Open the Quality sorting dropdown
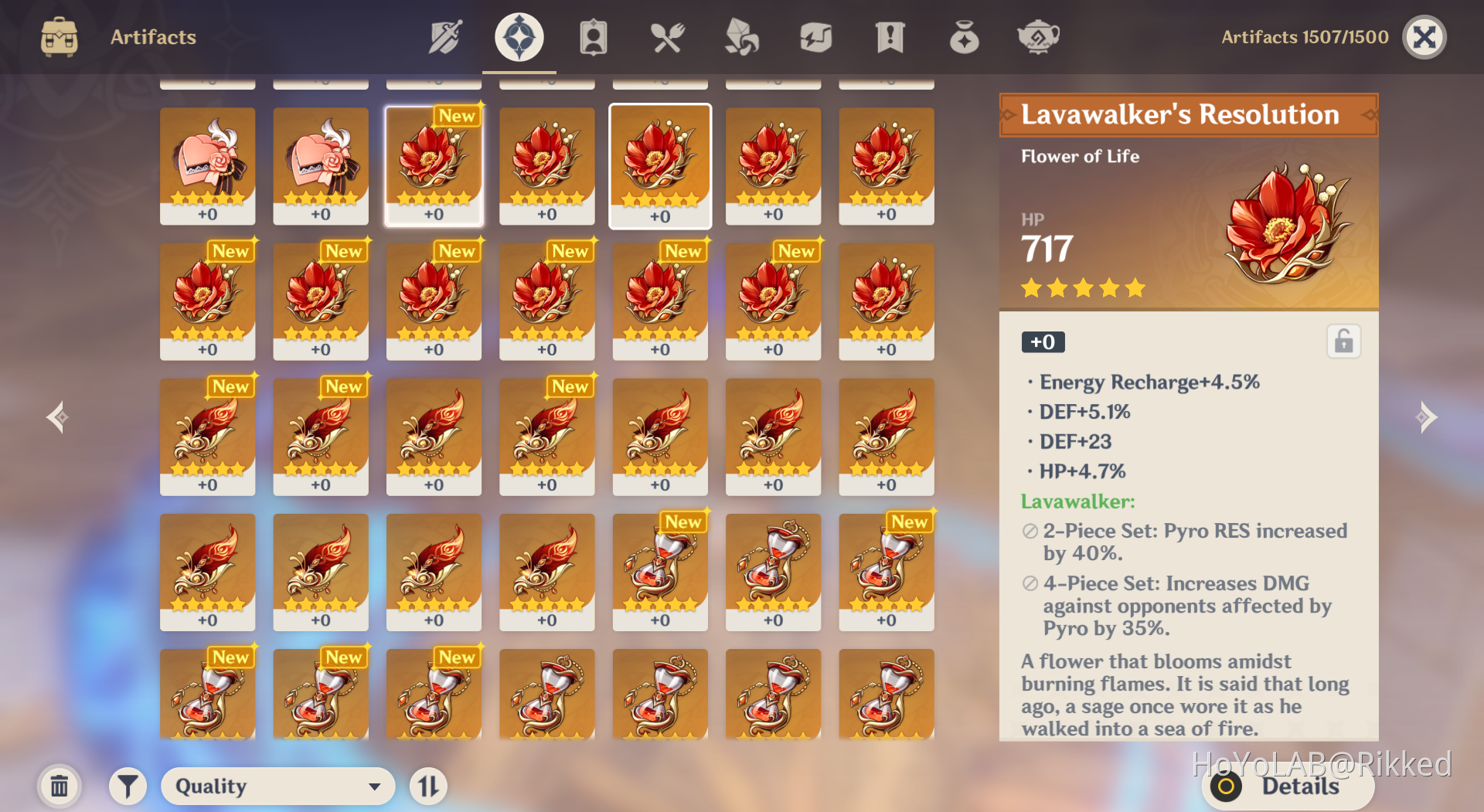This screenshot has height=812, width=1484. coord(277,786)
